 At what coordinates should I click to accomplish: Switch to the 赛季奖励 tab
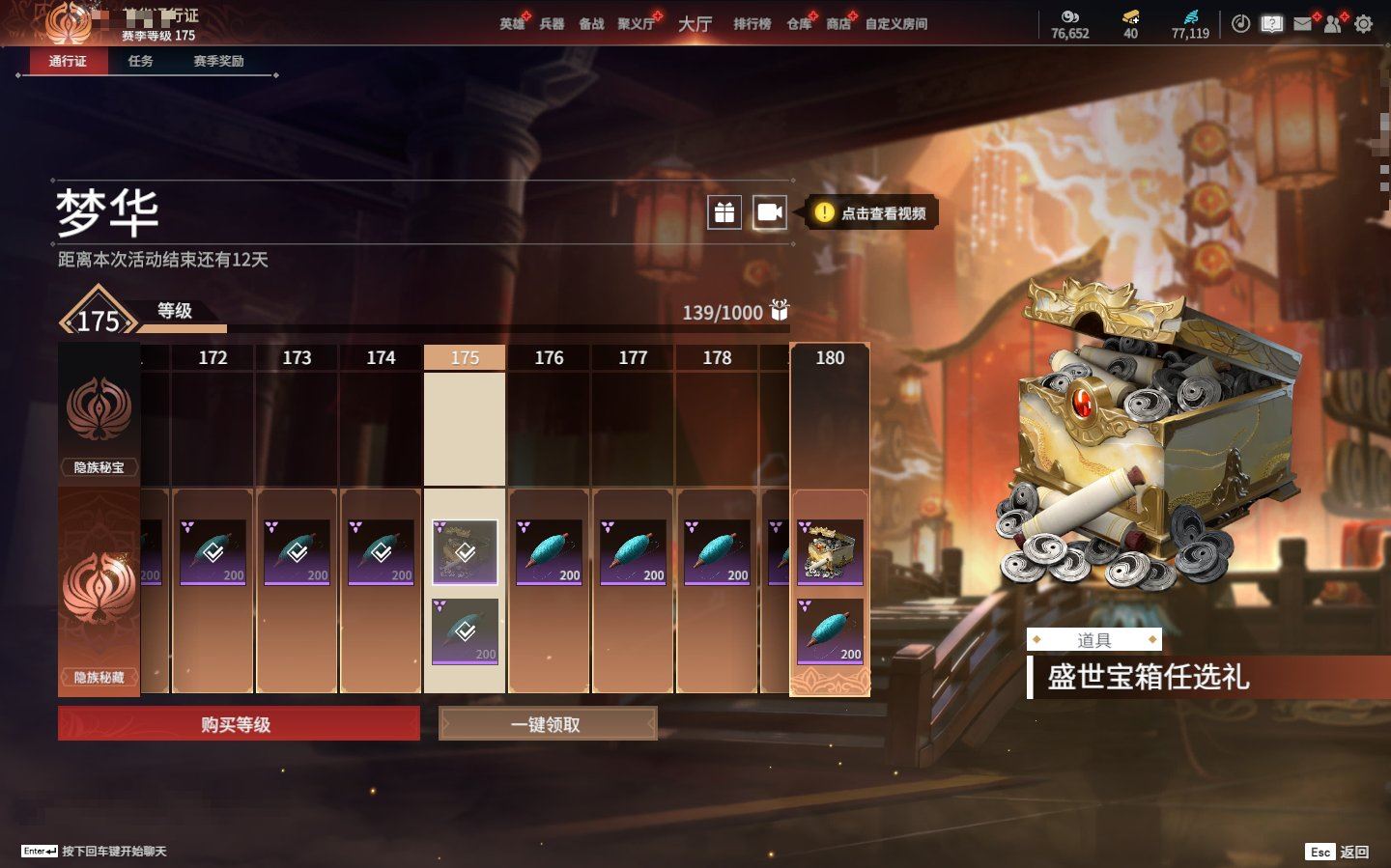218,61
